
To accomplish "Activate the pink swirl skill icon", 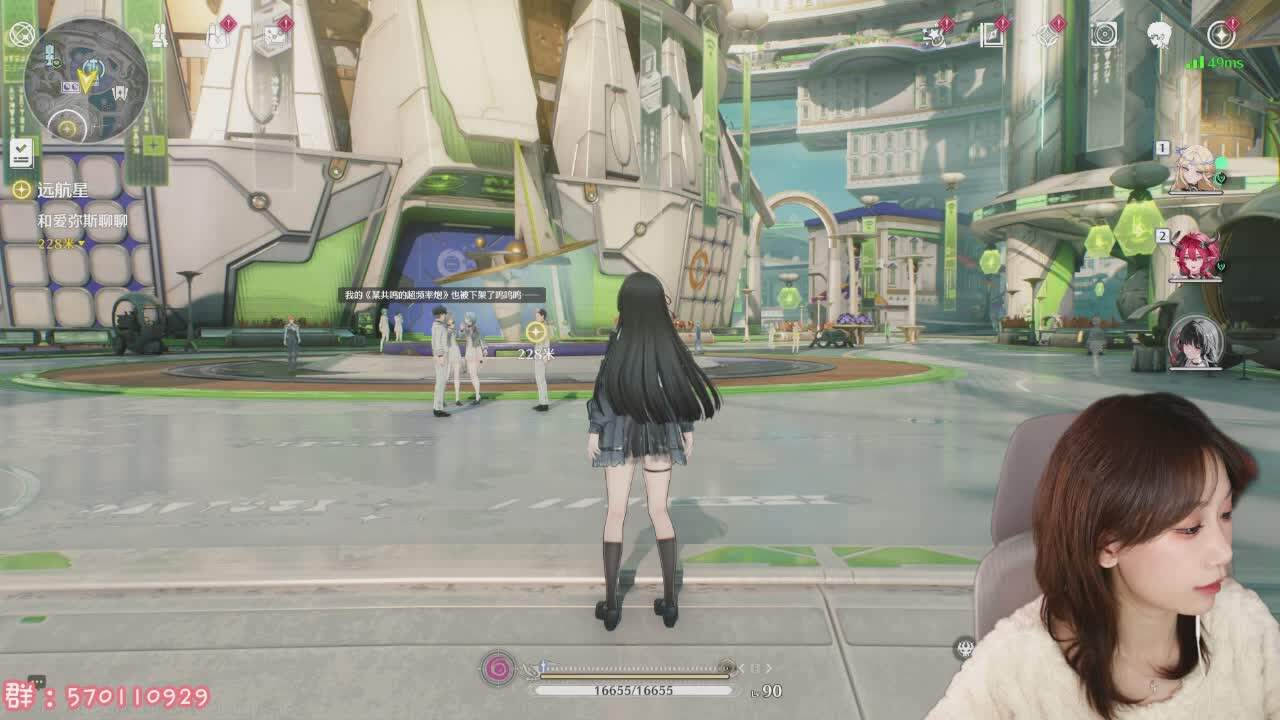I will 498,668.
